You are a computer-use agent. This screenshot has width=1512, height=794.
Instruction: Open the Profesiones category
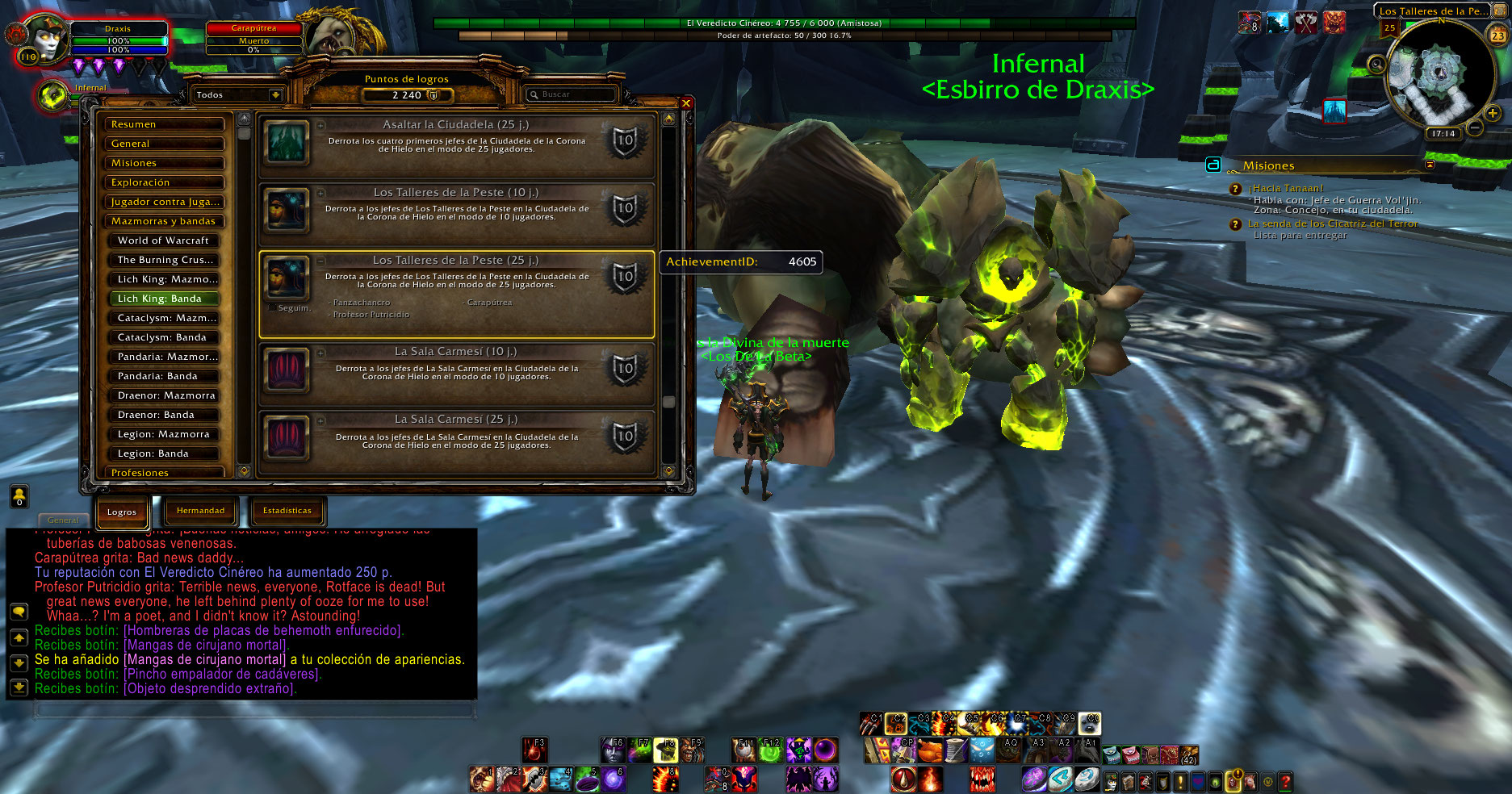tap(164, 472)
